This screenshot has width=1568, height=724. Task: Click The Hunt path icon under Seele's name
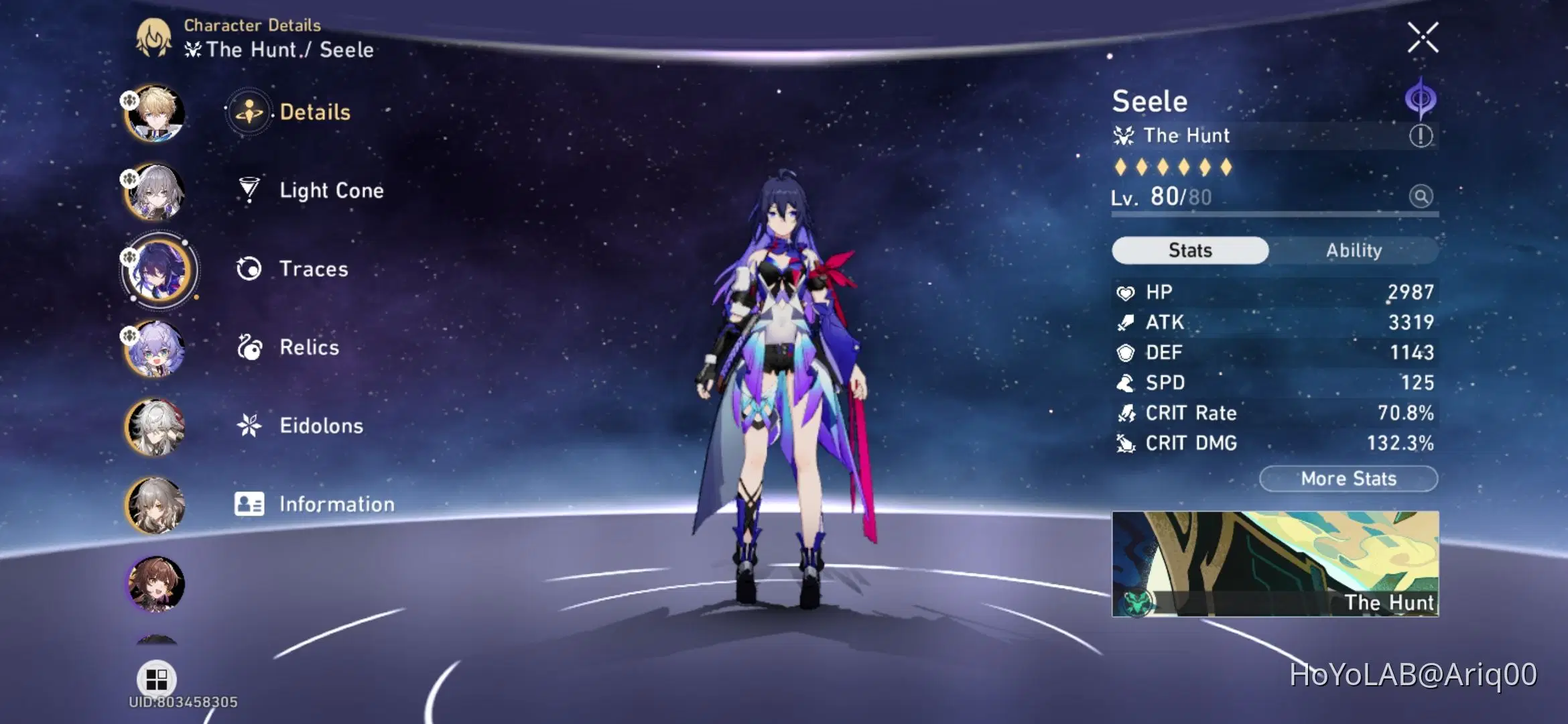pyautogui.click(x=1124, y=135)
